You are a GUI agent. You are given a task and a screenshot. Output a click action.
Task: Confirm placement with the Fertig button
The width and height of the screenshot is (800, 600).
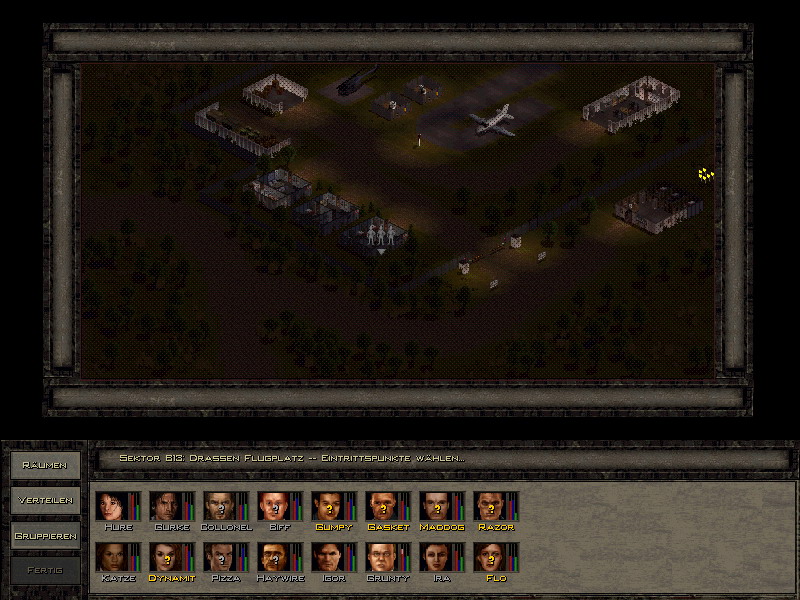point(44,571)
